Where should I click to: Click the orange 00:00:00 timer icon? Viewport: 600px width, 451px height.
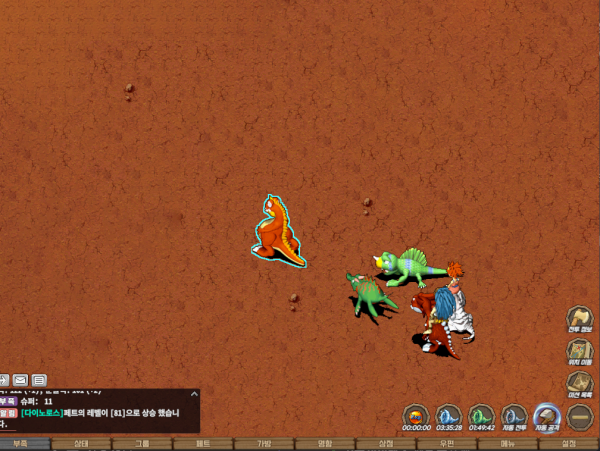pos(417,415)
